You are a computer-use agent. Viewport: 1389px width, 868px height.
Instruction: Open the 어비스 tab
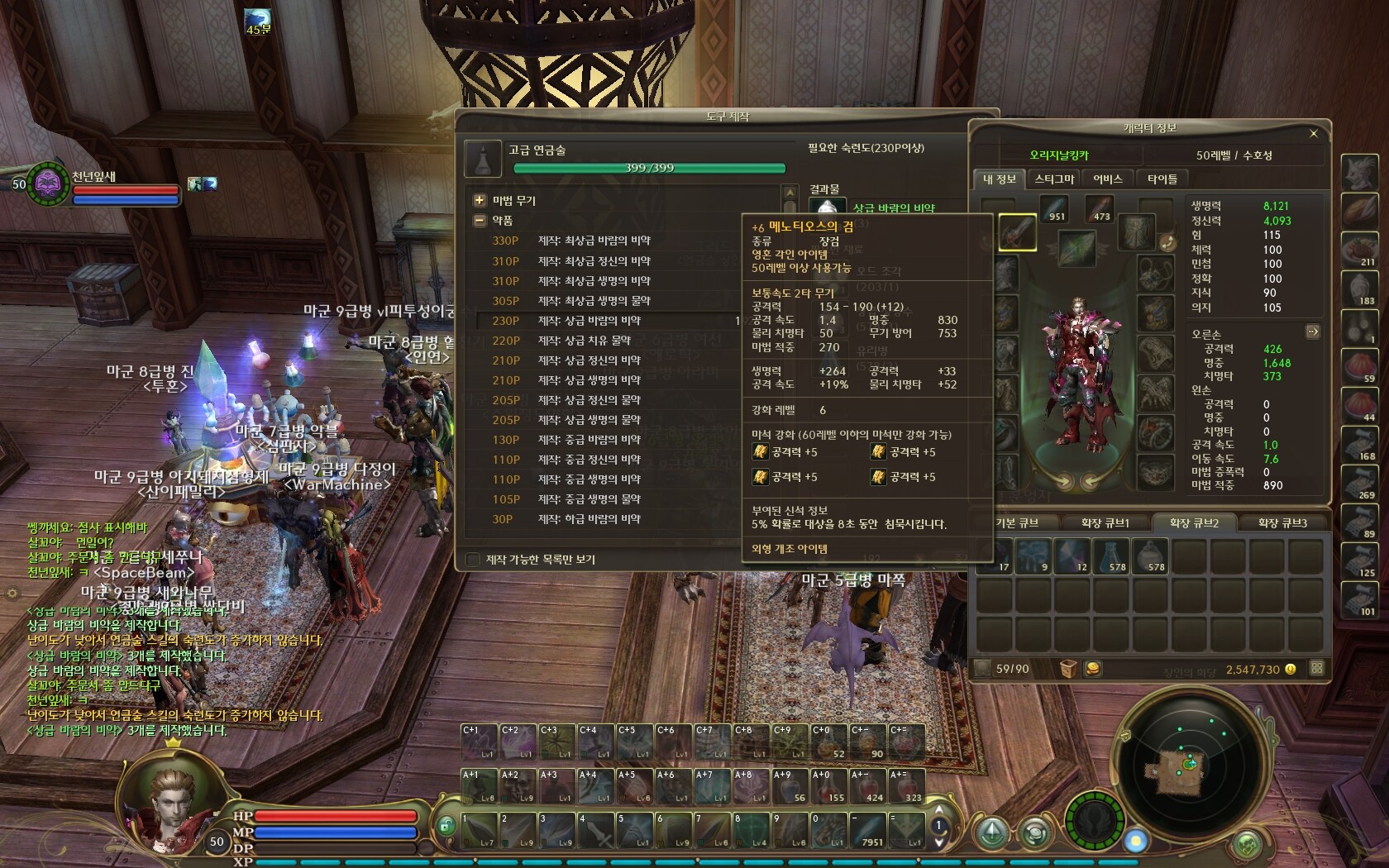point(1108,179)
